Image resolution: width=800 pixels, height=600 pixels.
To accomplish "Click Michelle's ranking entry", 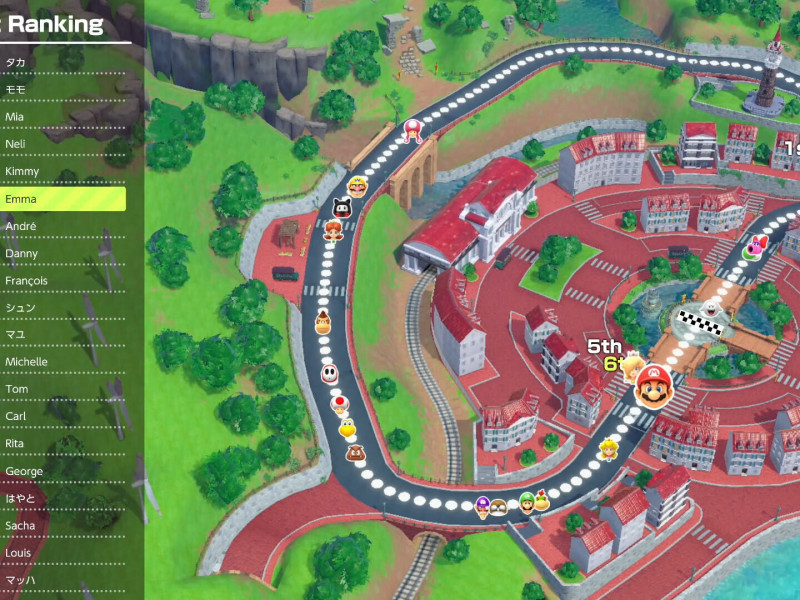I will coord(62,362).
